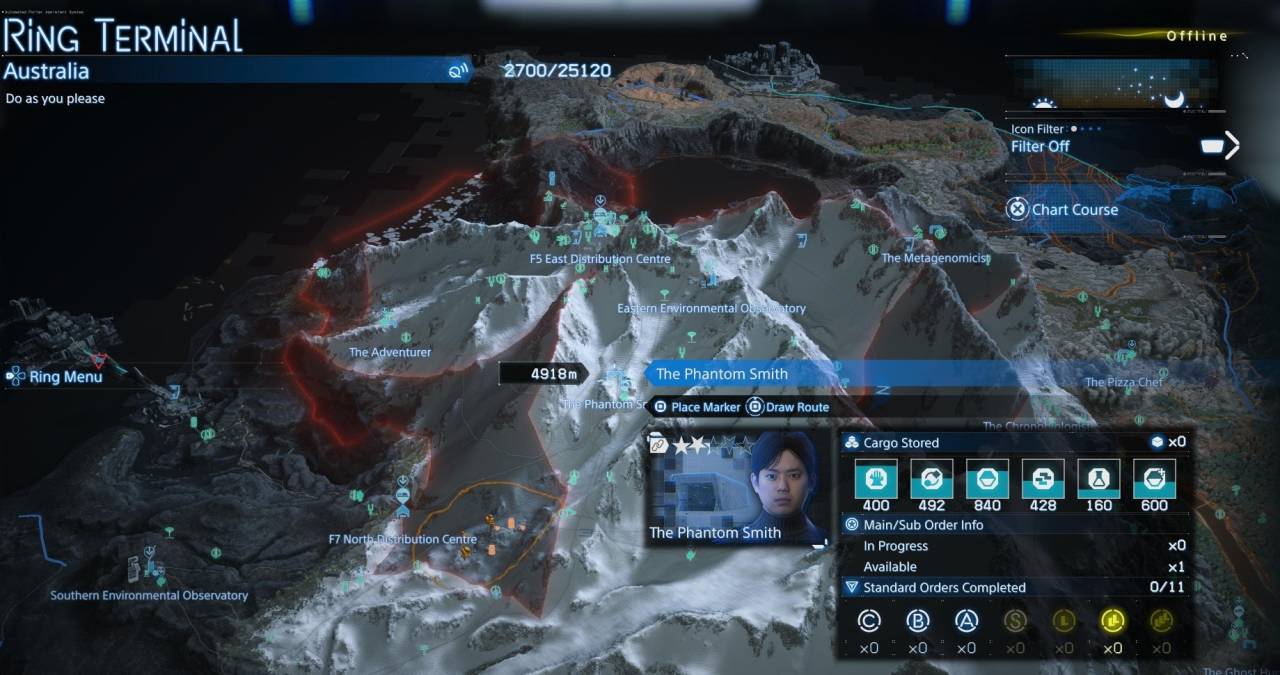The image size is (1280, 675).
Task: Select The Phantom Smith map label
Action: (722, 374)
